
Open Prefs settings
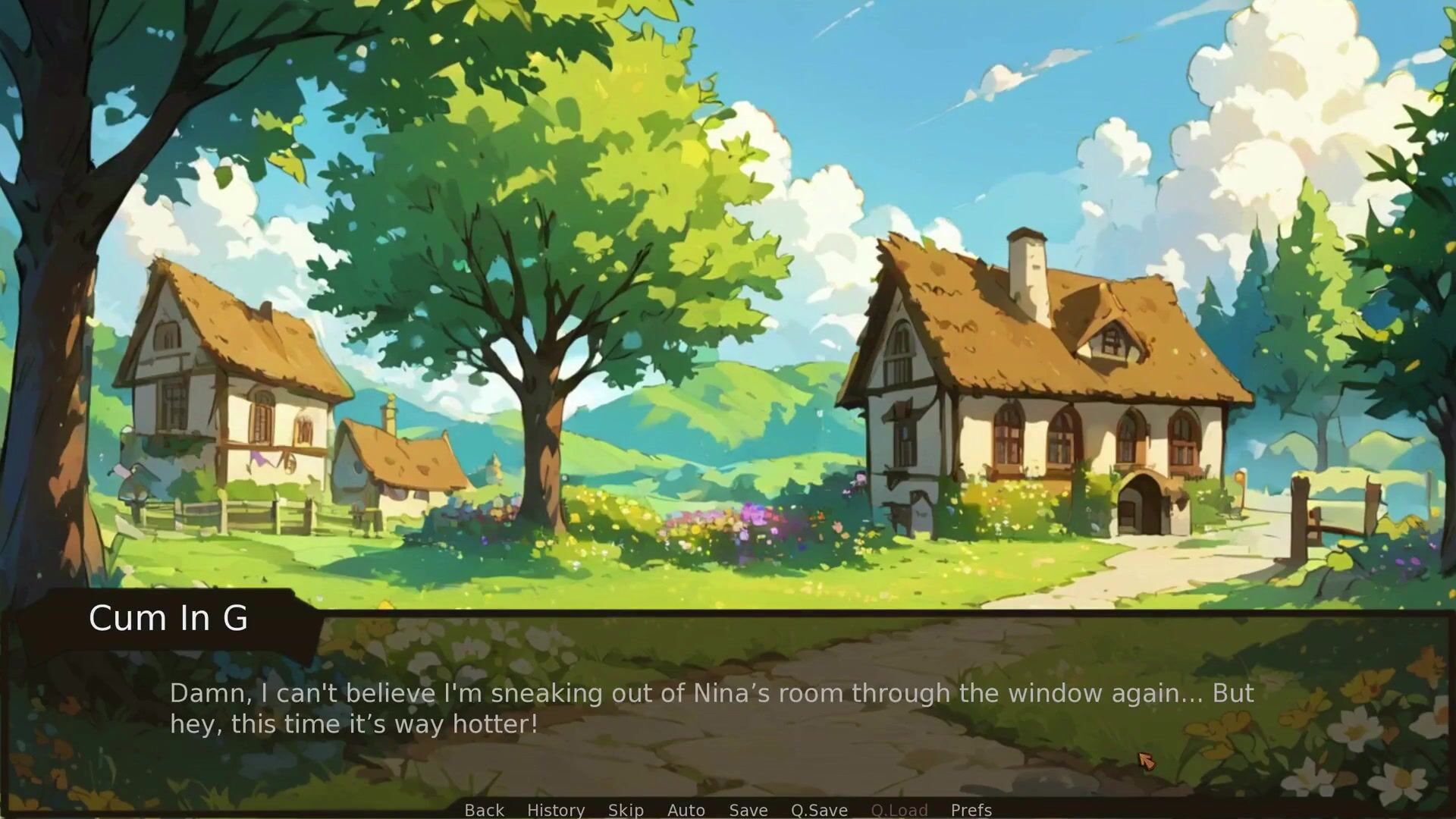tap(971, 810)
